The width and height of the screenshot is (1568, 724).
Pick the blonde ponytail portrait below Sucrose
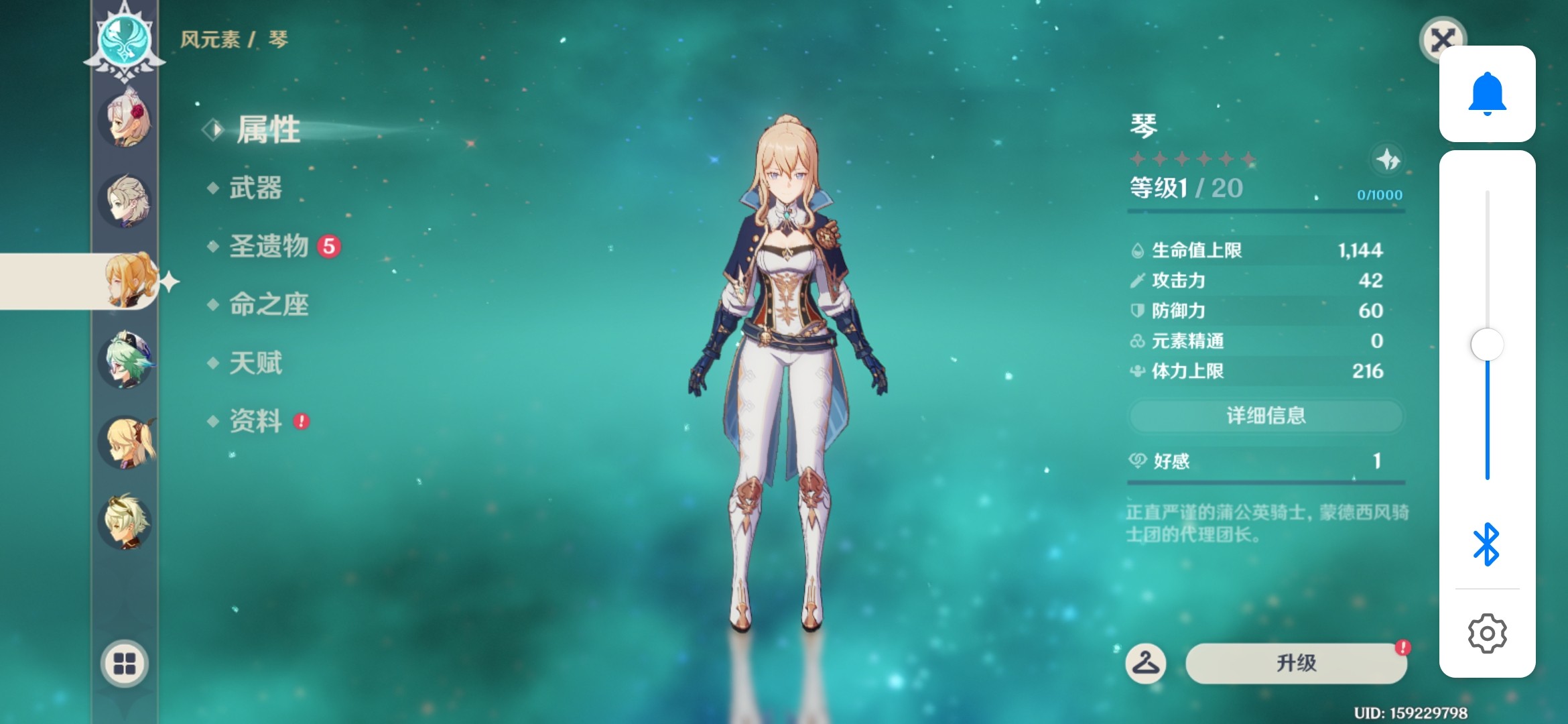point(125,442)
